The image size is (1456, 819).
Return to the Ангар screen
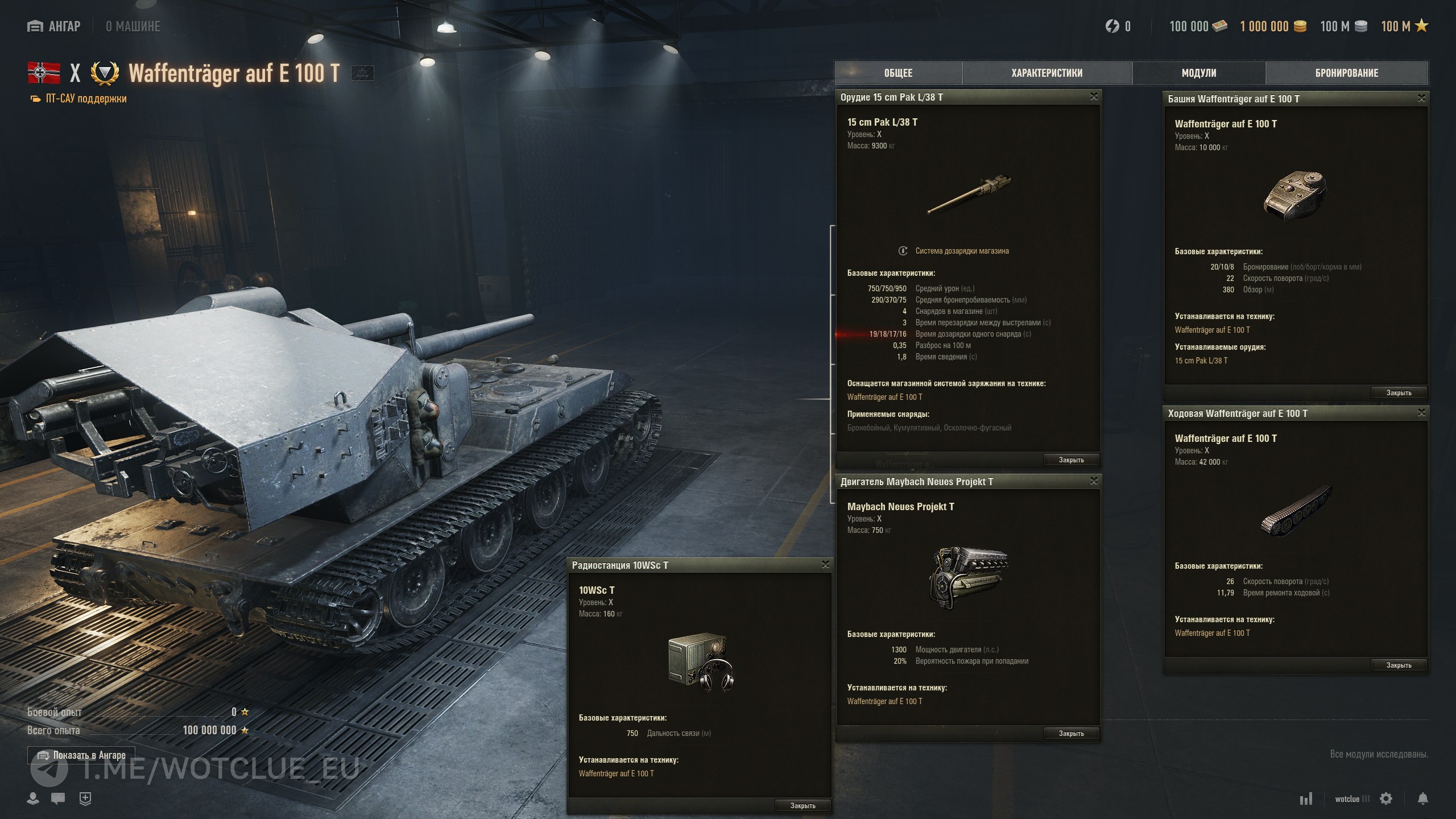pos(54,26)
